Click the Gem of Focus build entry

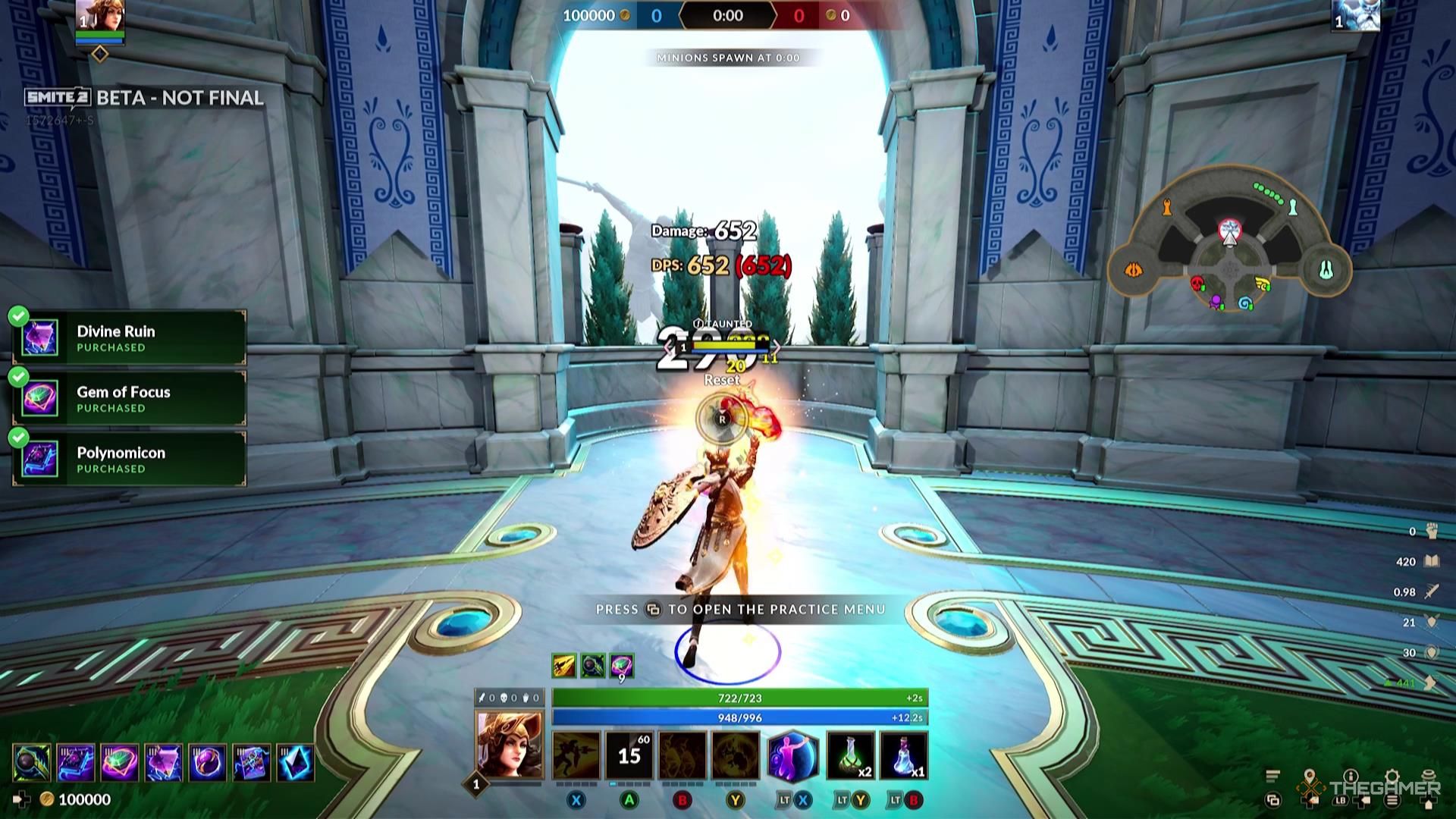(130, 399)
